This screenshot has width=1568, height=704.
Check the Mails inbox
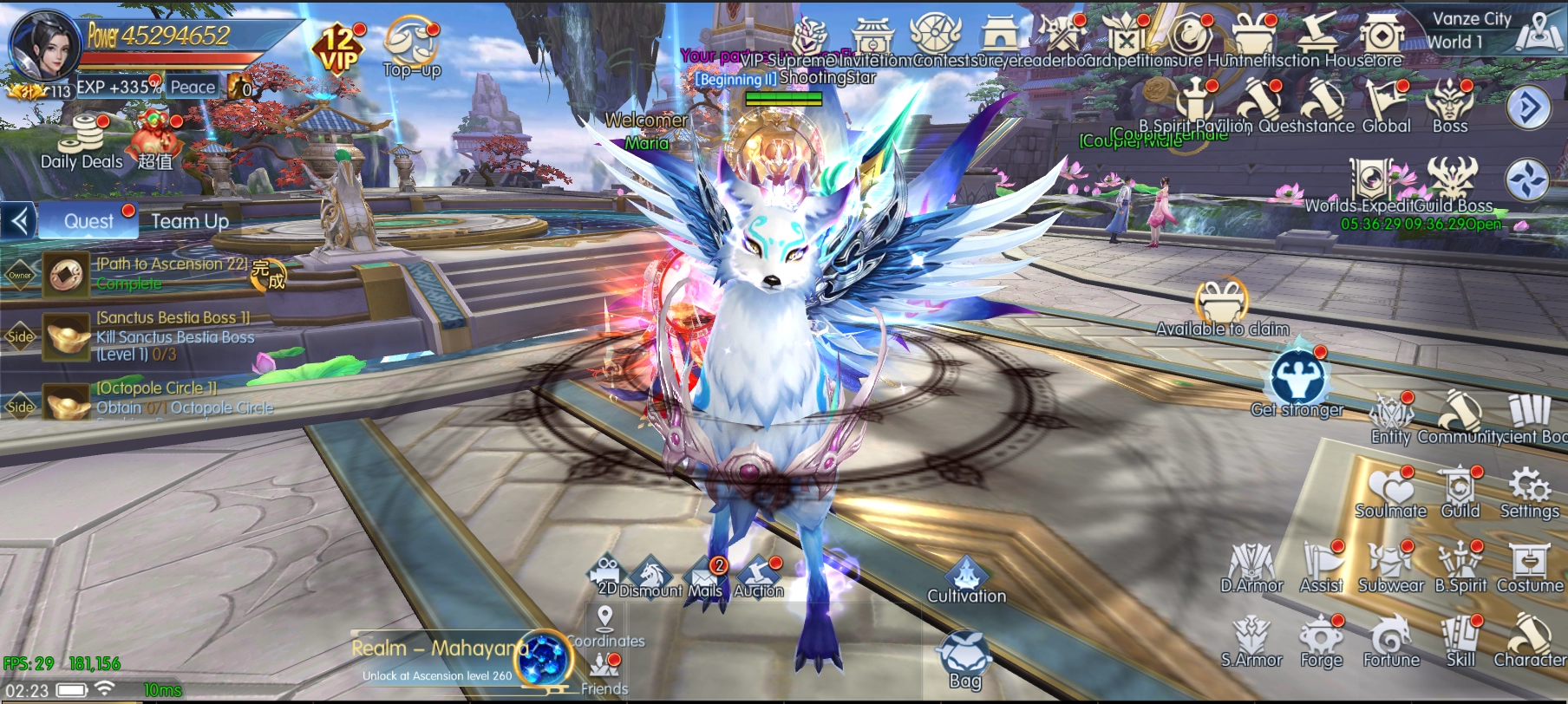click(x=706, y=577)
